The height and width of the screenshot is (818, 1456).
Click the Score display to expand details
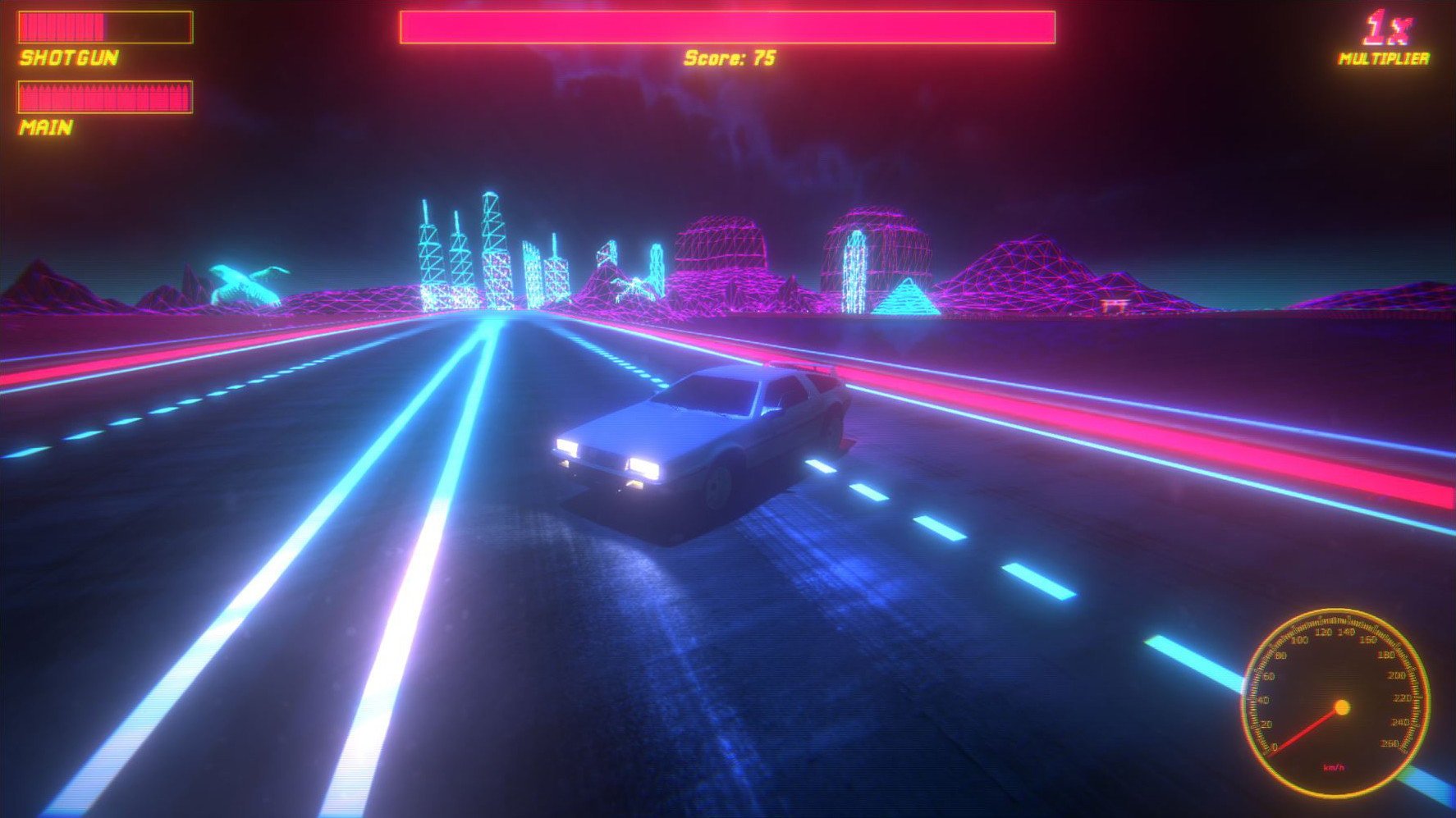[x=730, y=58]
